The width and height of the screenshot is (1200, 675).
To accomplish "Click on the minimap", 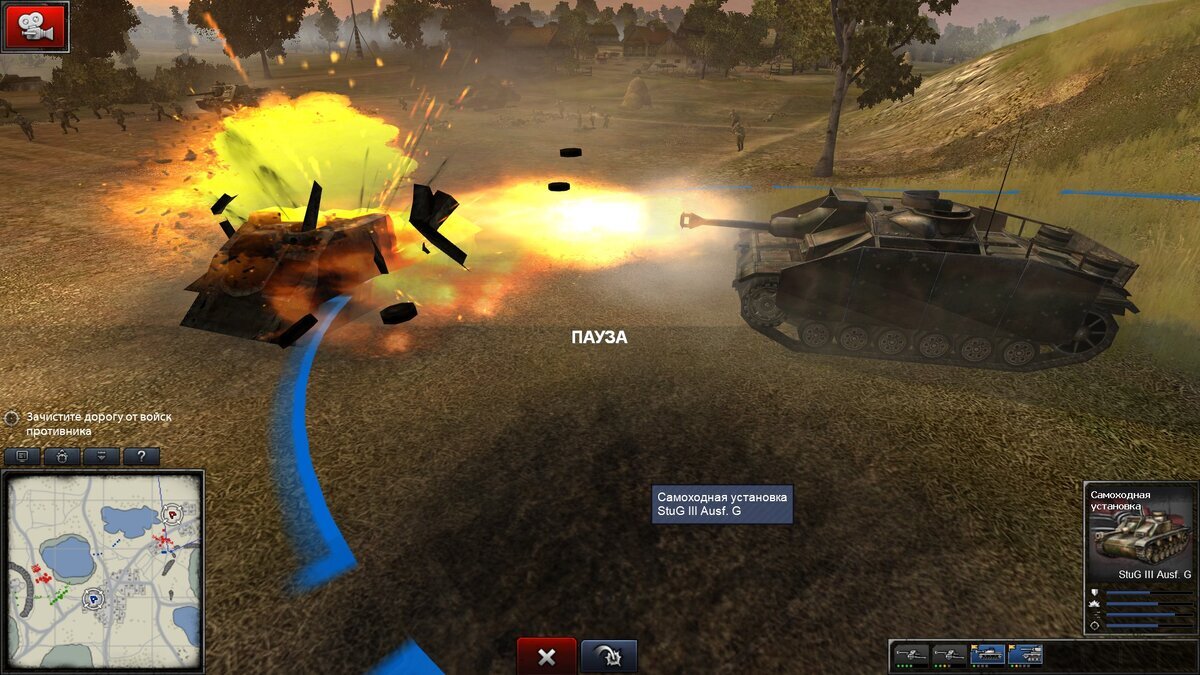I will [103, 570].
